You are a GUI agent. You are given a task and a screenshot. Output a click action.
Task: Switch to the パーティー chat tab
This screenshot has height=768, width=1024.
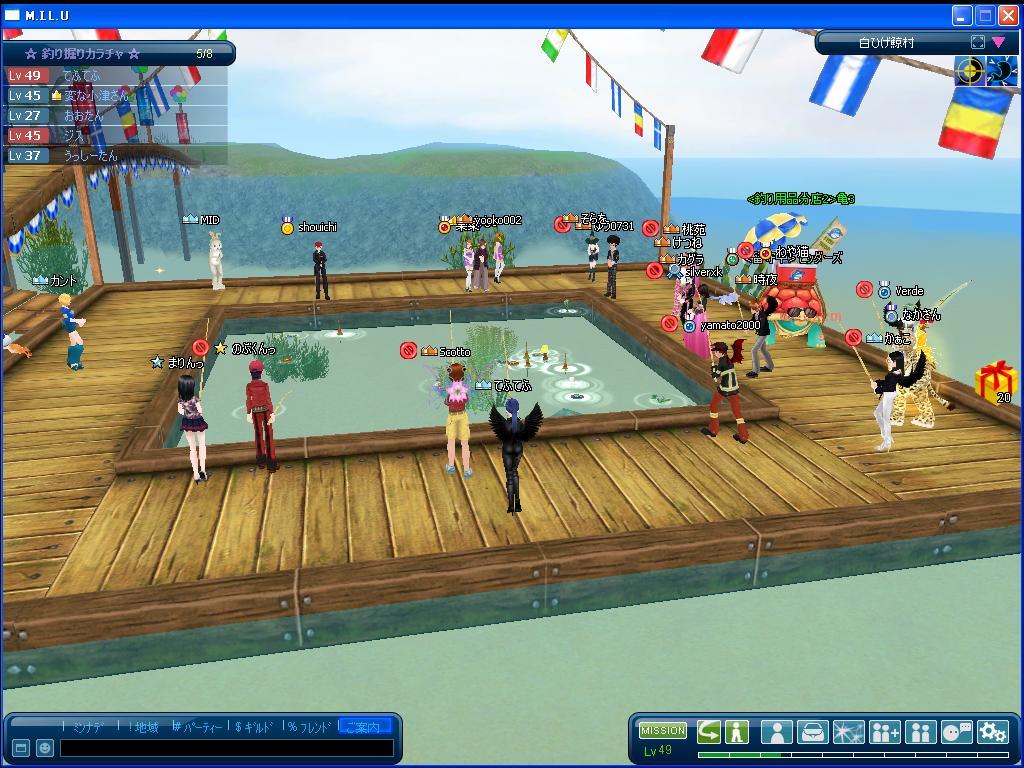coord(200,727)
